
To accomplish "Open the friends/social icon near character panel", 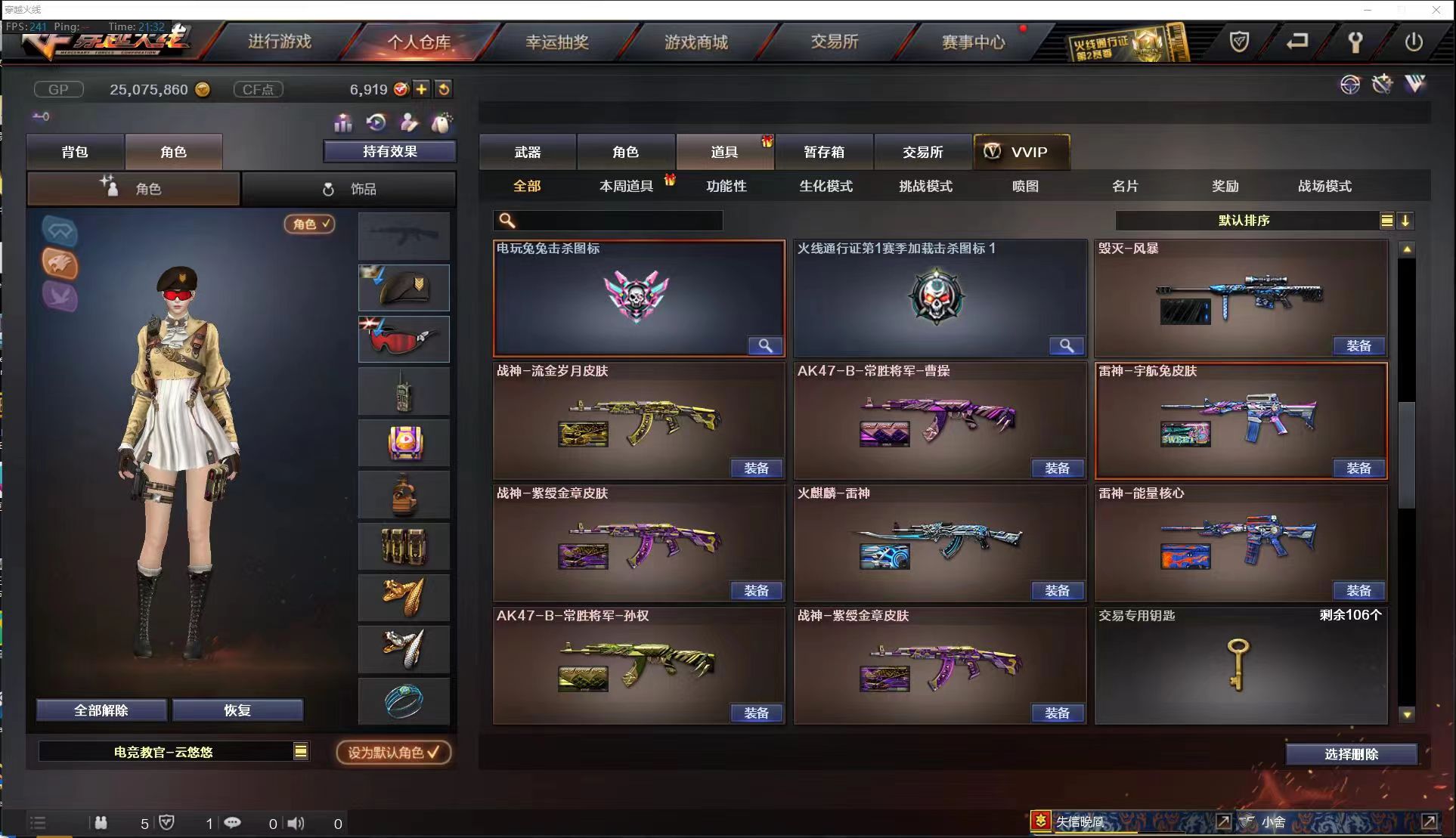I will (x=409, y=122).
